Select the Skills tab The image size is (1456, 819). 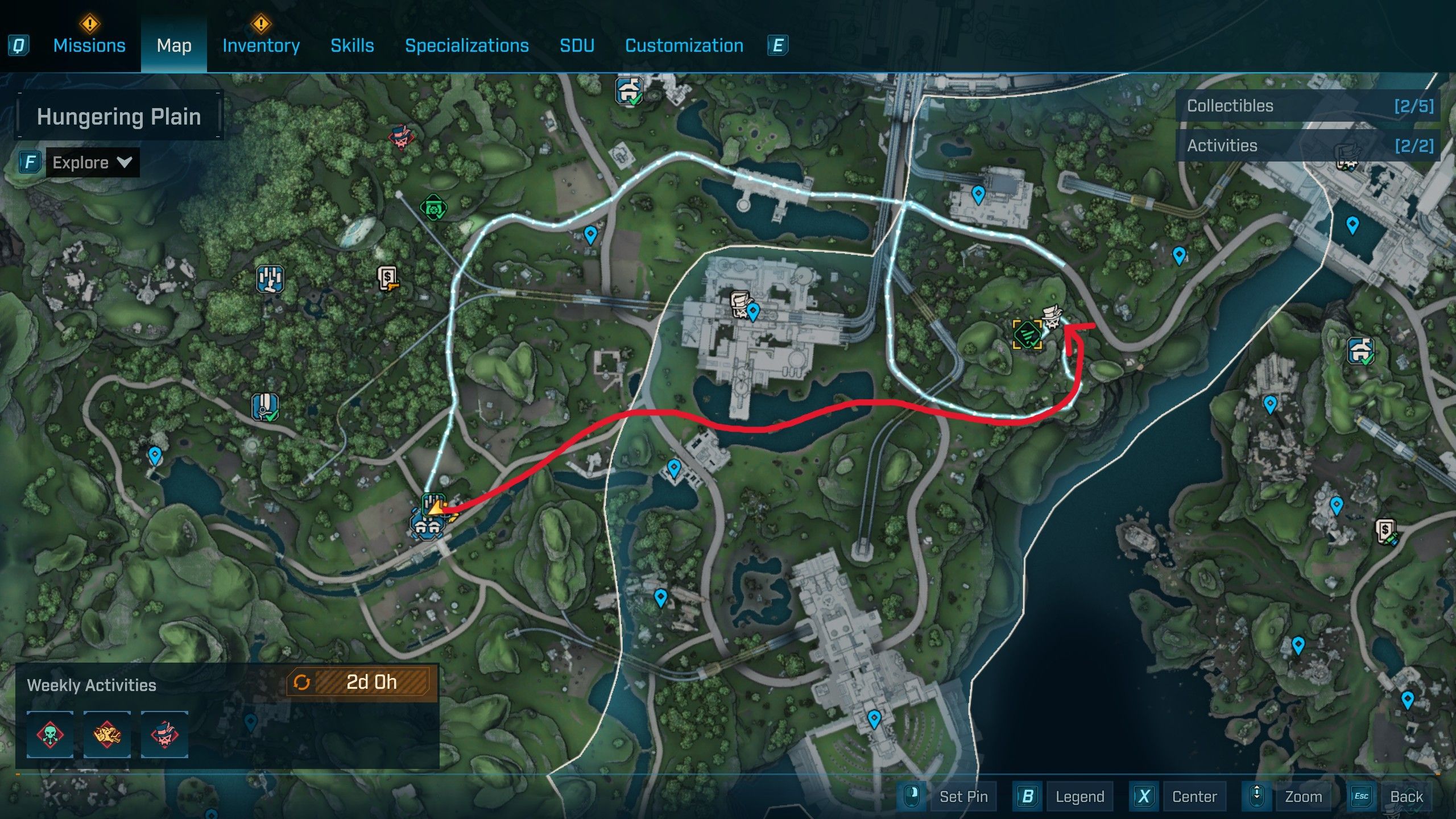(352, 45)
